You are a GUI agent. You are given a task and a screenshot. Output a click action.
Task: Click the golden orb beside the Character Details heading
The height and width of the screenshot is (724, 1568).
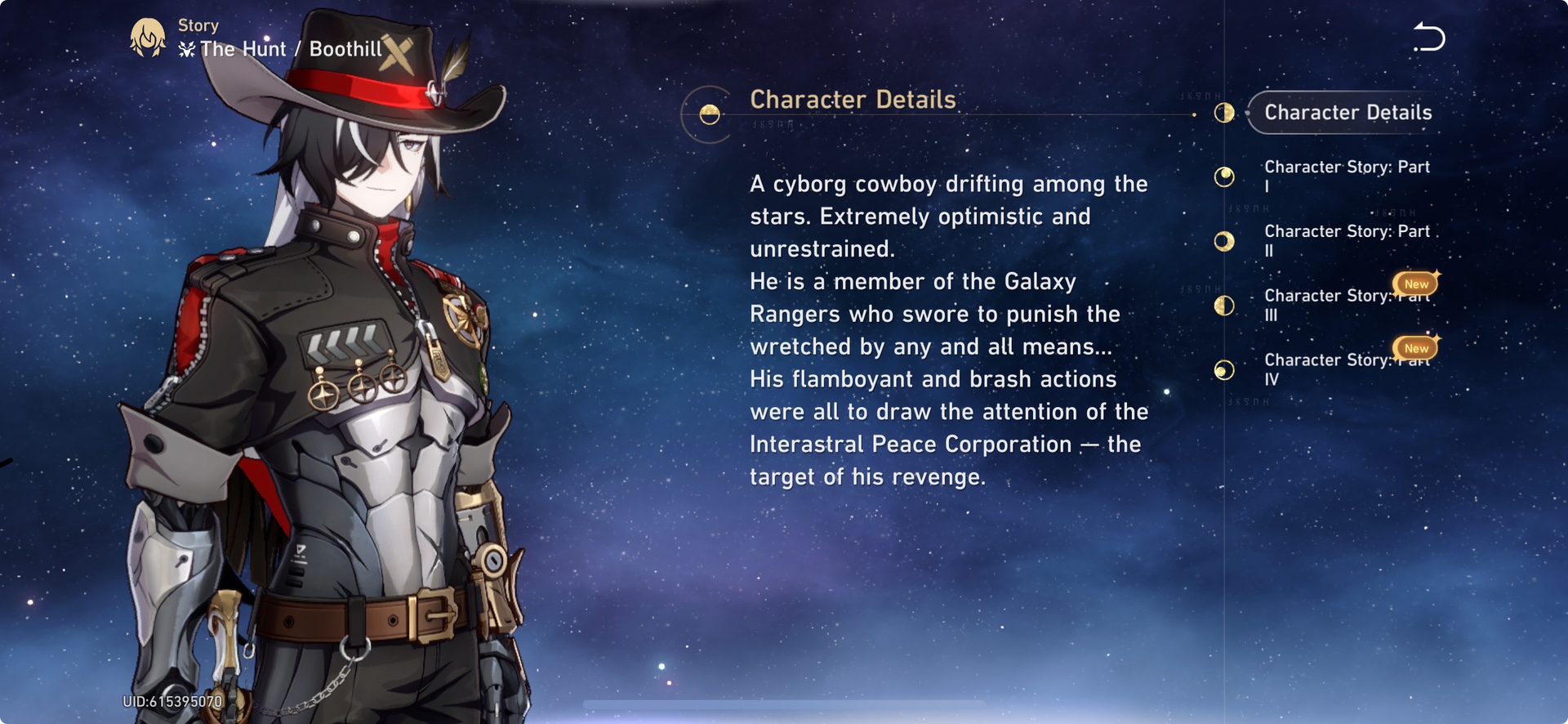[708, 114]
